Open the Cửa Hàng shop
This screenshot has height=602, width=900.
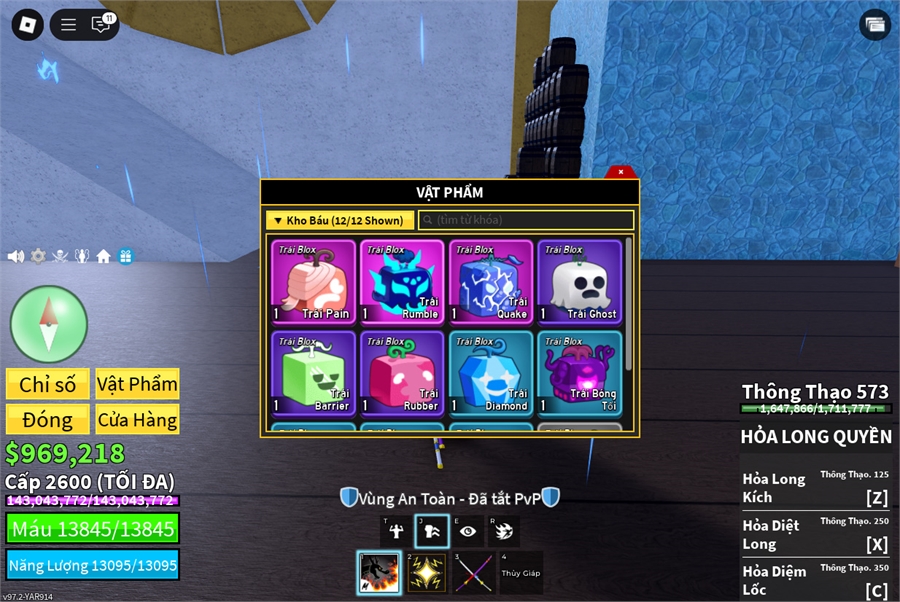[x=137, y=420]
